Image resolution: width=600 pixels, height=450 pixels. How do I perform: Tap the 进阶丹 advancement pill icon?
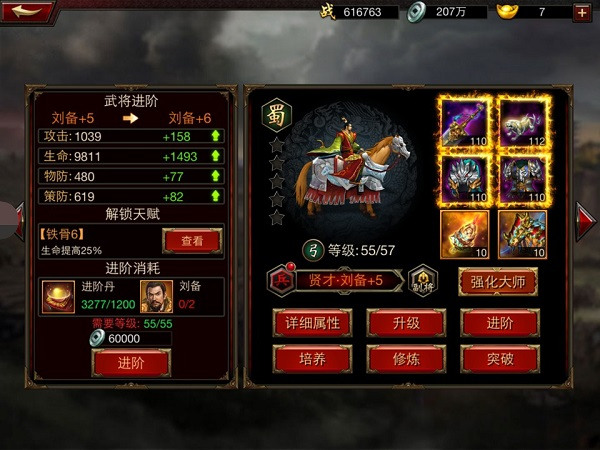(55, 295)
